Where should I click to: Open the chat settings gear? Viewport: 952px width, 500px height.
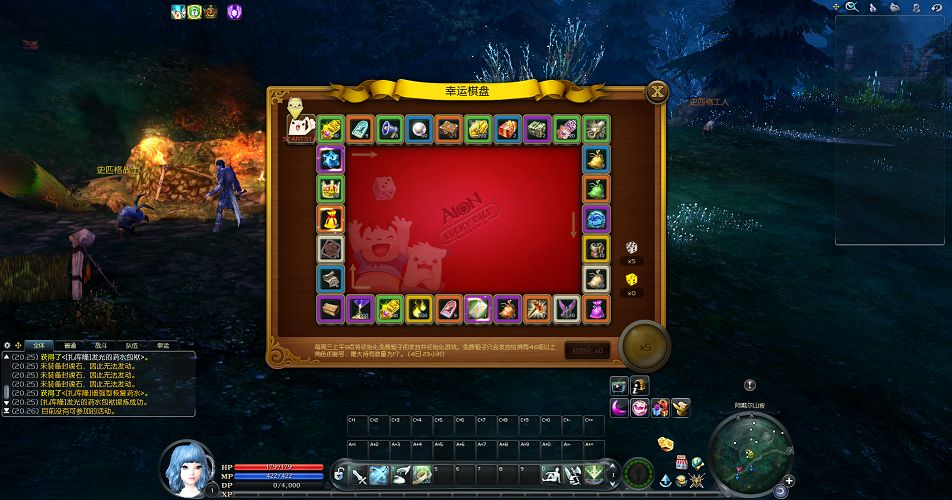[7, 345]
